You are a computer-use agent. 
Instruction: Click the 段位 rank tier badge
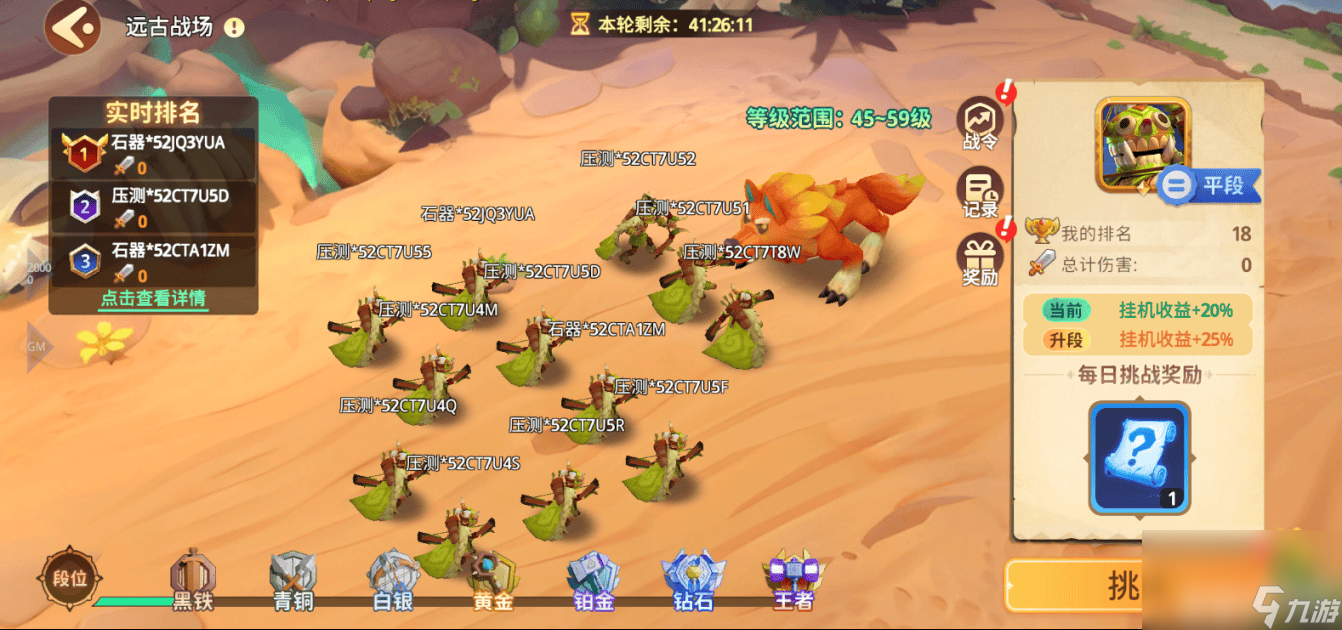click(x=70, y=579)
